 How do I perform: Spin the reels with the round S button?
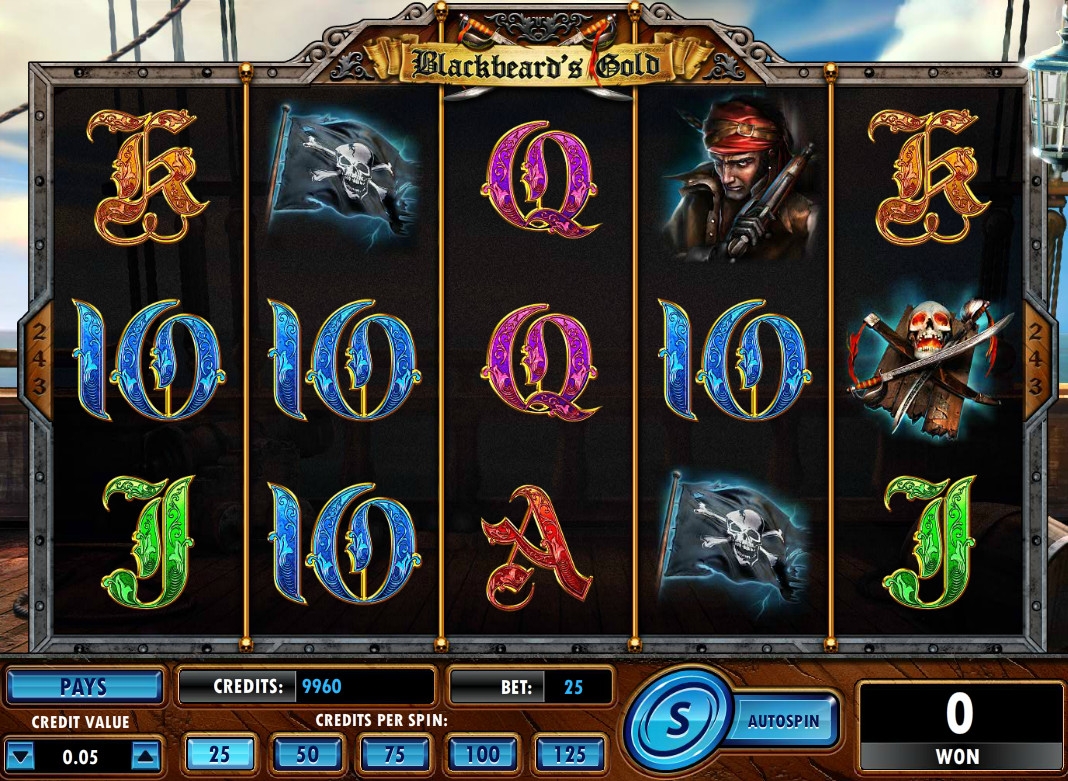click(676, 720)
